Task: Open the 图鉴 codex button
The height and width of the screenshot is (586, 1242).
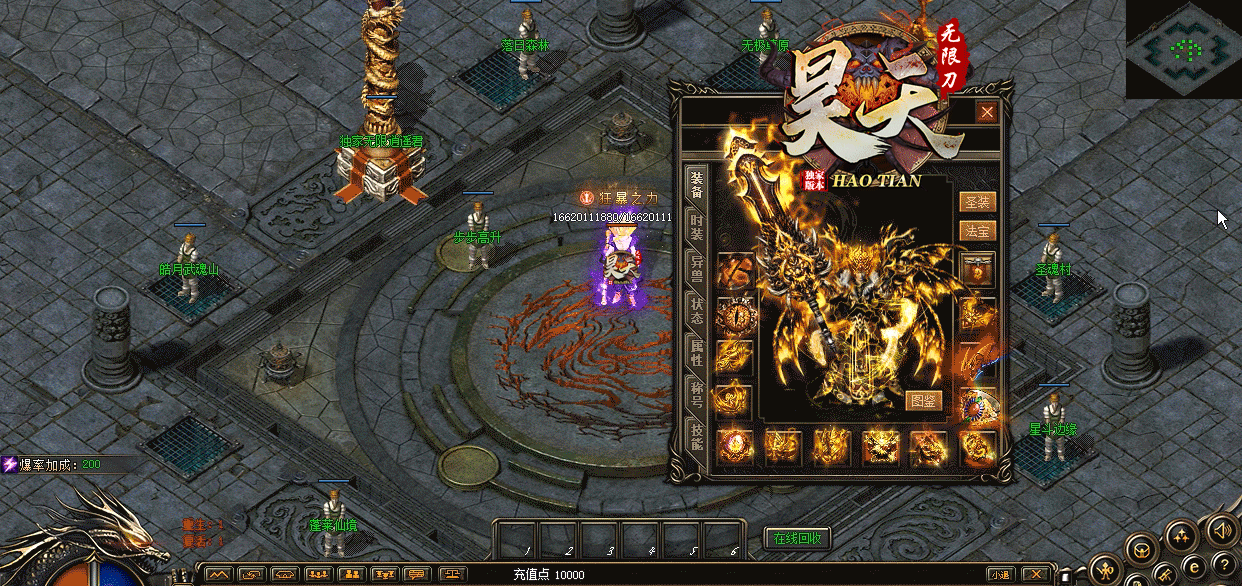Action: pyautogui.click(x=925, y=400)
